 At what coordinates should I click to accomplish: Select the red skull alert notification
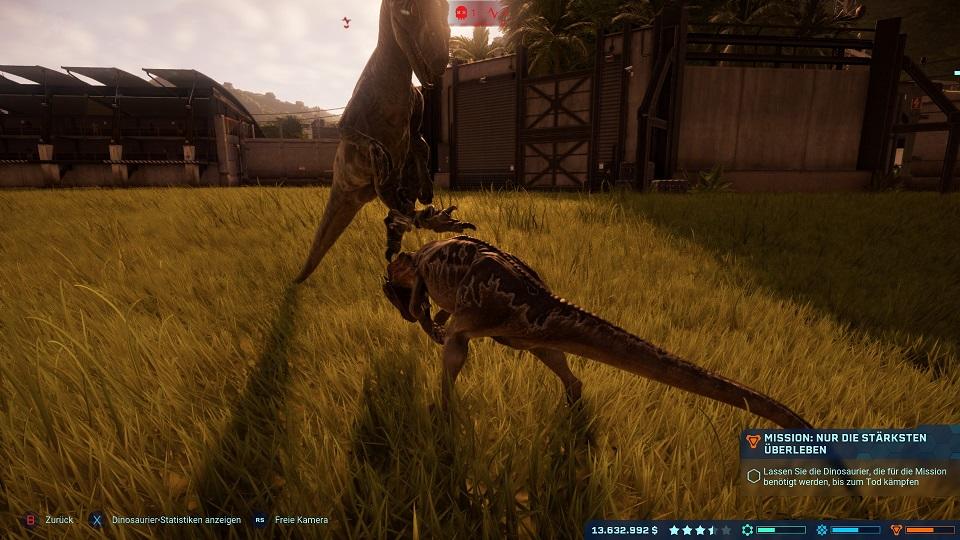click(x=462, y=13)
